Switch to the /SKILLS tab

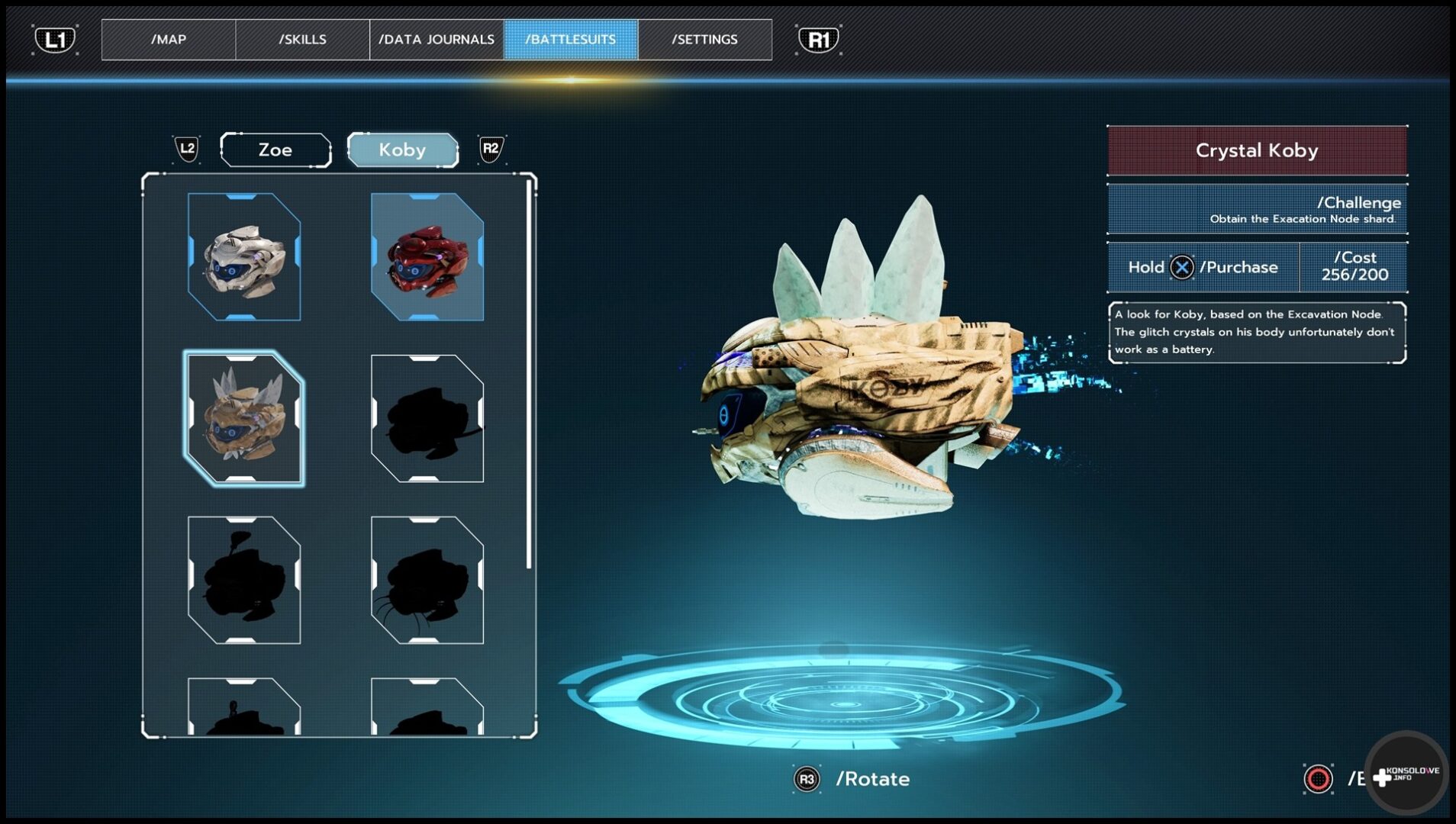(x=302, y=40)
